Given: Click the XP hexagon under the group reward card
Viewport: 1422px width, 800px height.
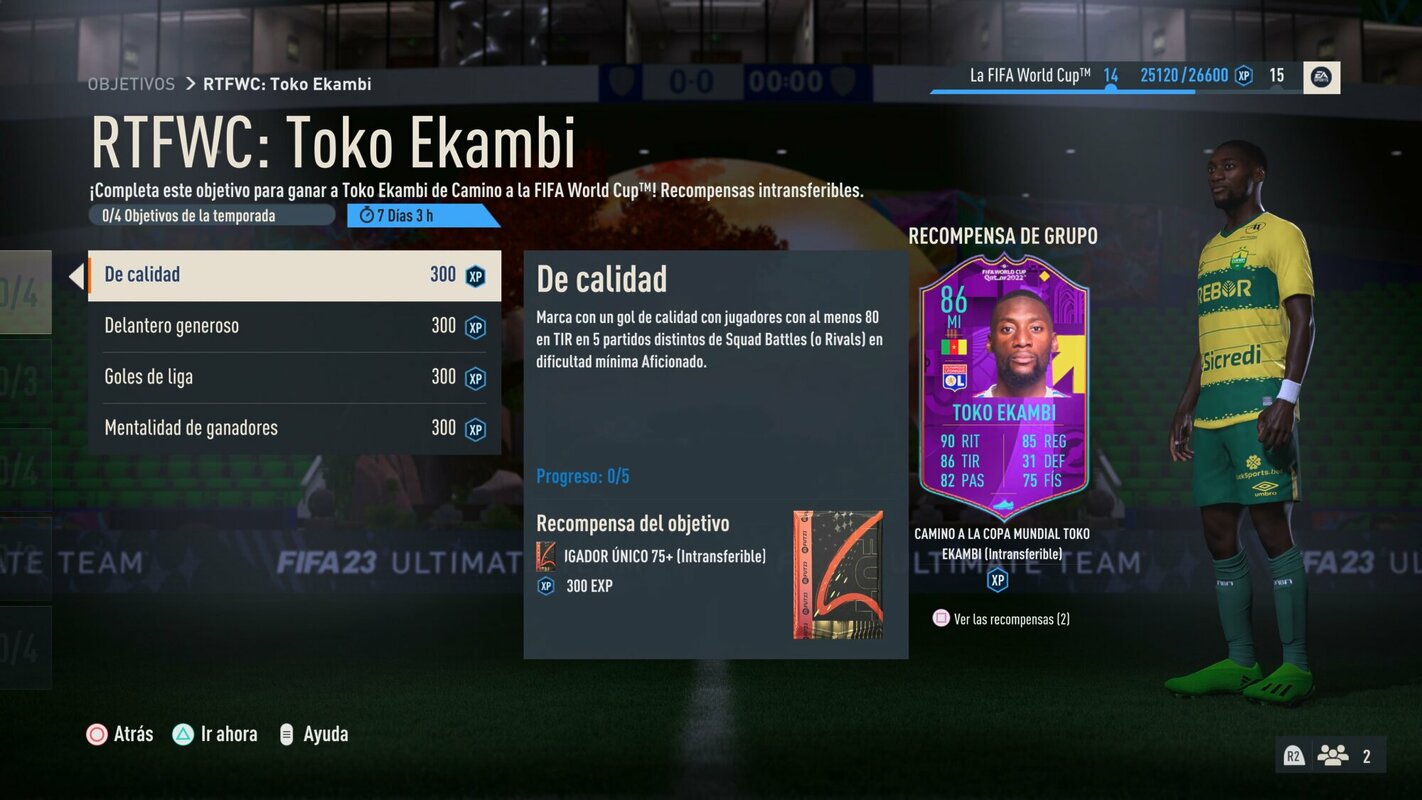Looking at the screenshot, I should point(997,578).
